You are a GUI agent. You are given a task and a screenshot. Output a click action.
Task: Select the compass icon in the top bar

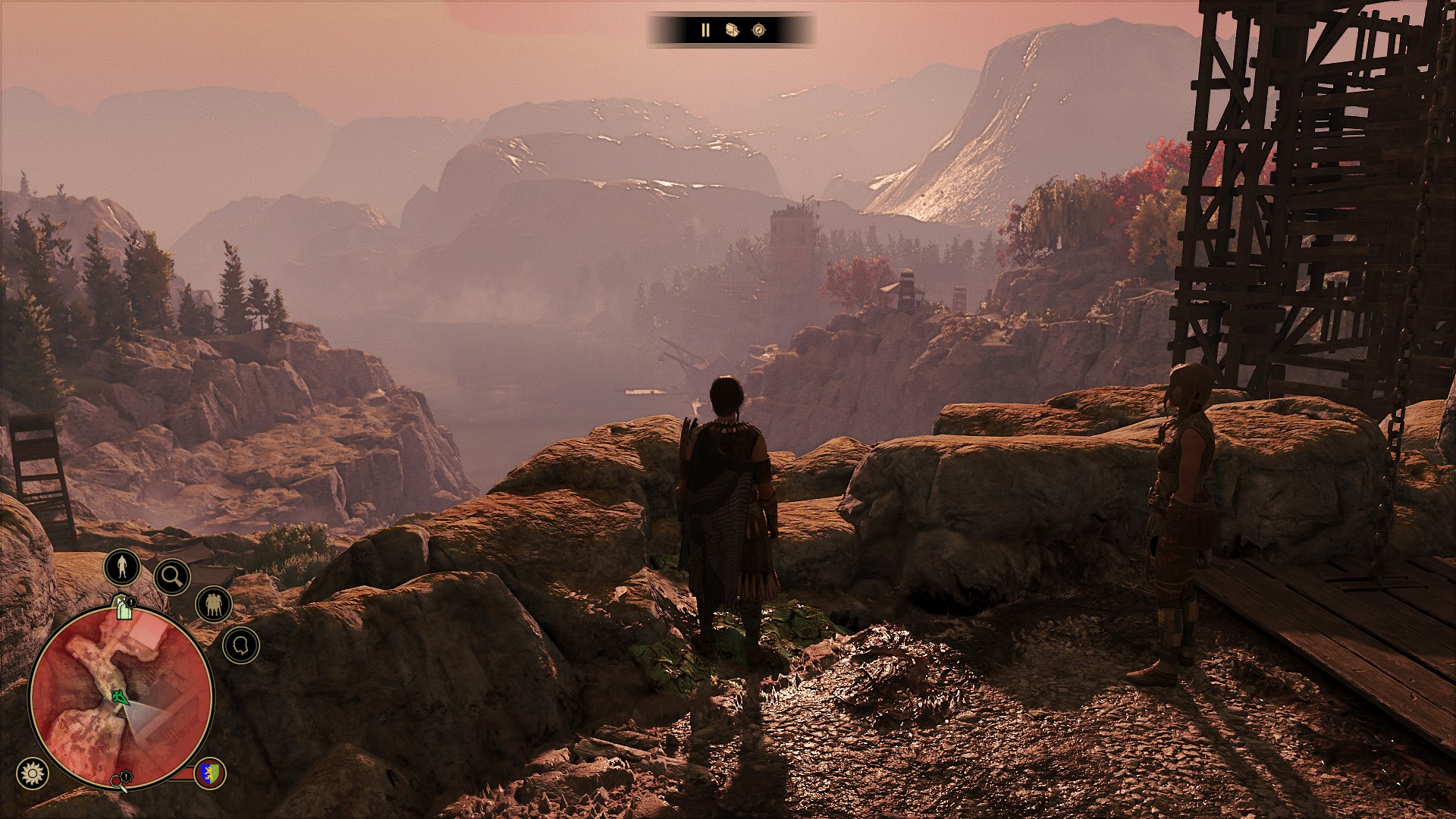(x=759, y=30)
